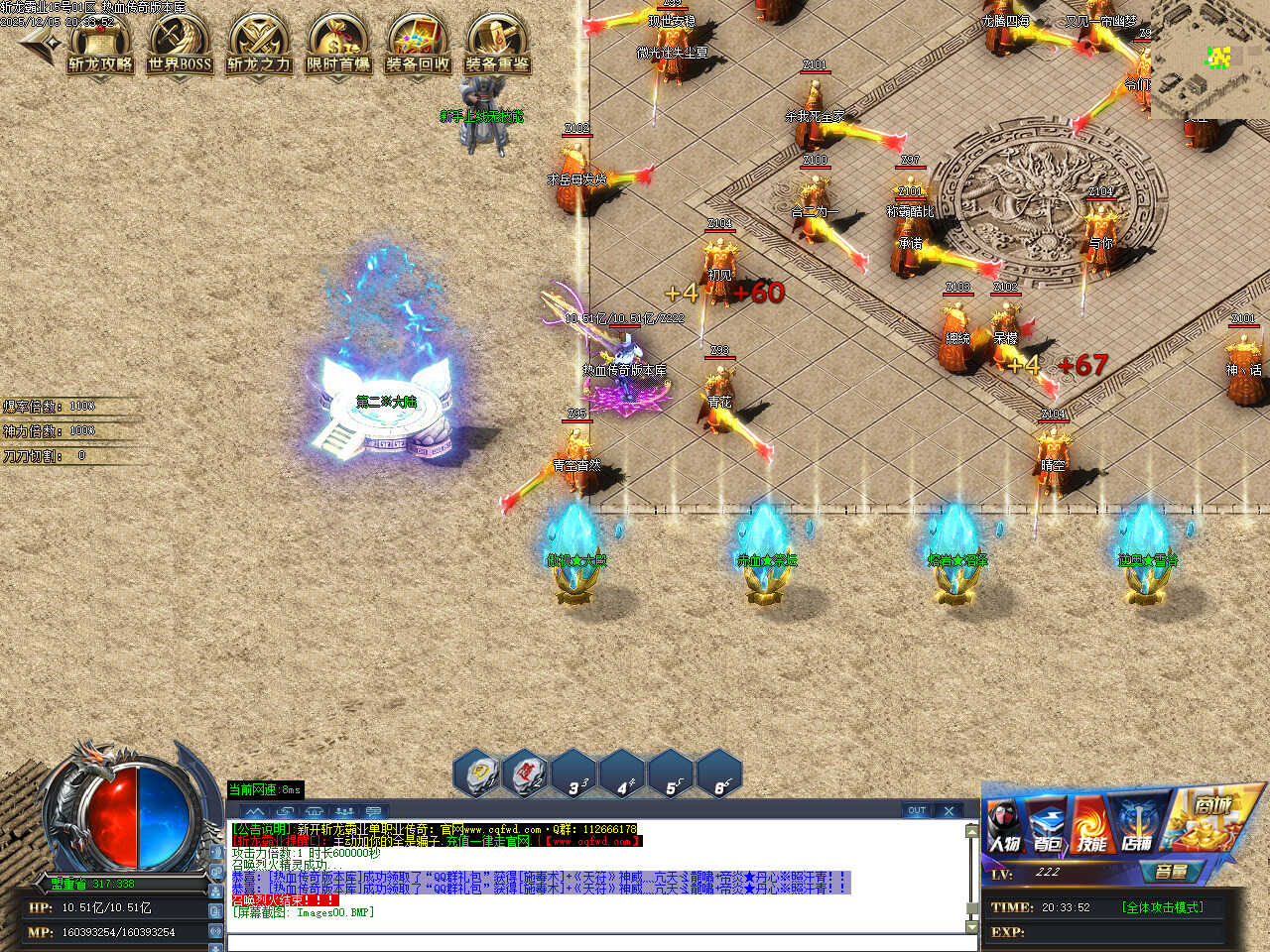Collapse the top menu with arrow button
This screenshot has width=1270, height=952.
point(38,42)
